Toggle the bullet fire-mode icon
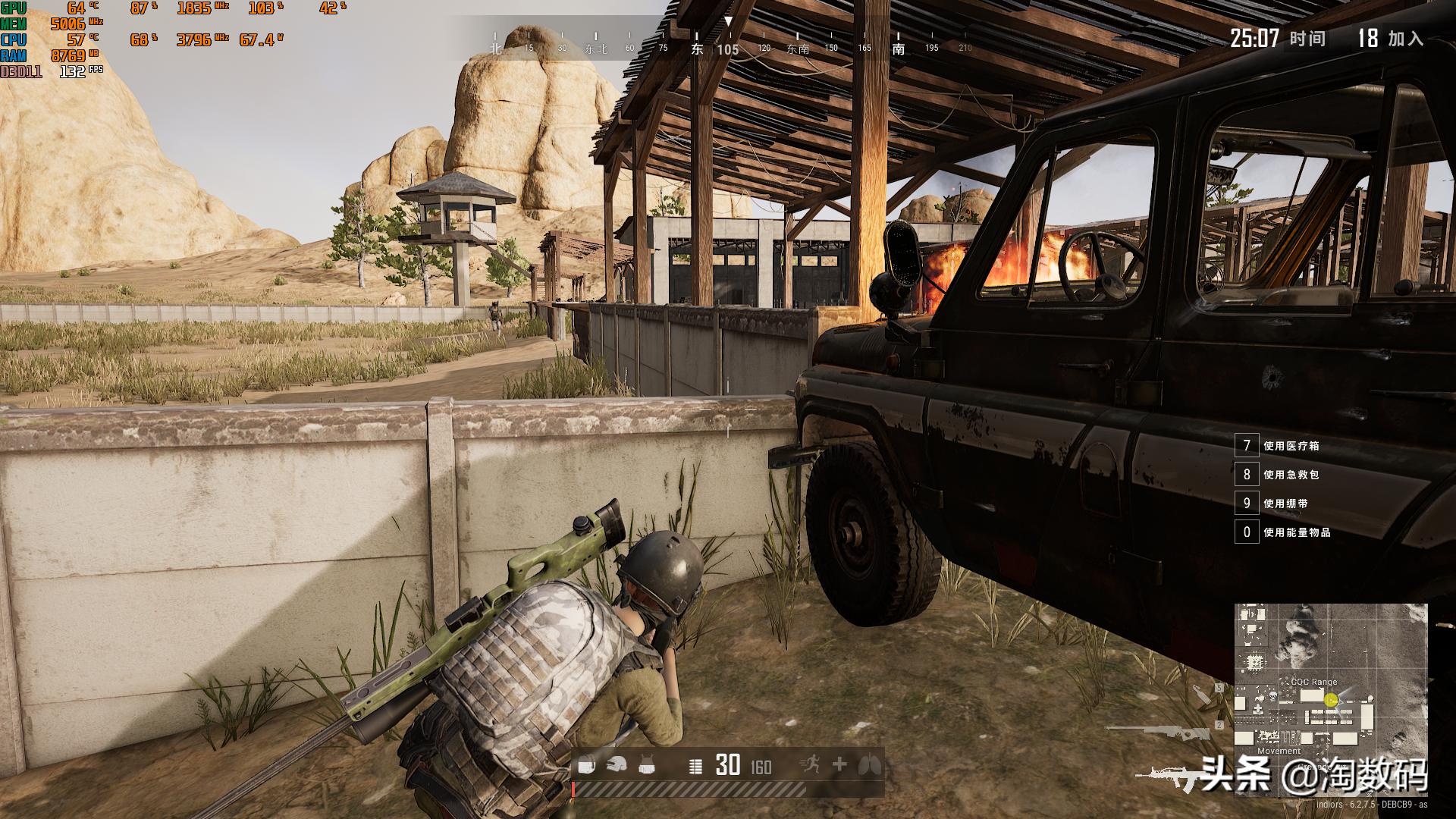The height and width of the screenshot is (819, 1456). click(695, 767)
